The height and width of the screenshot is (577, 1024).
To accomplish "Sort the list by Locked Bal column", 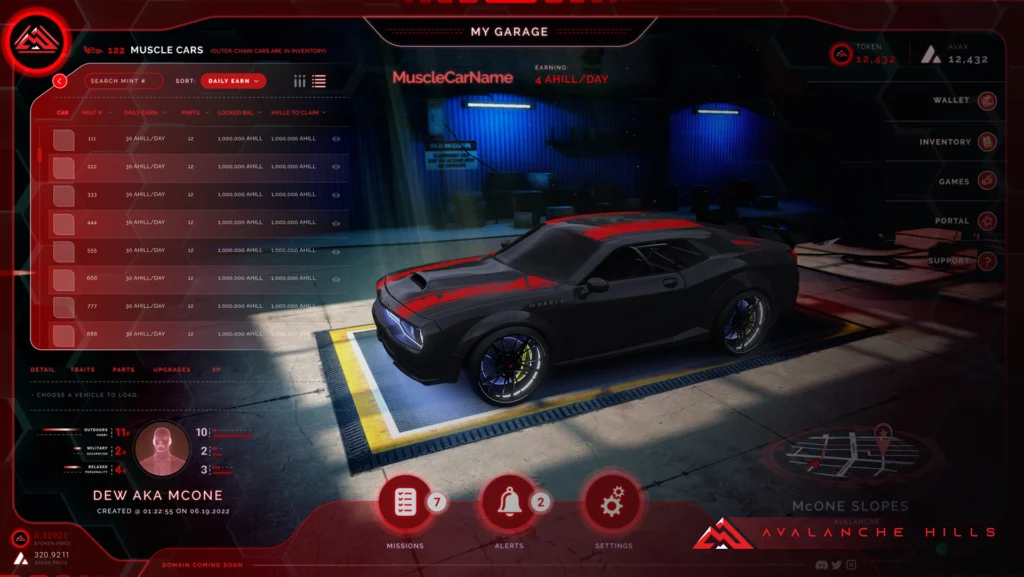I will tap(236, 113).
